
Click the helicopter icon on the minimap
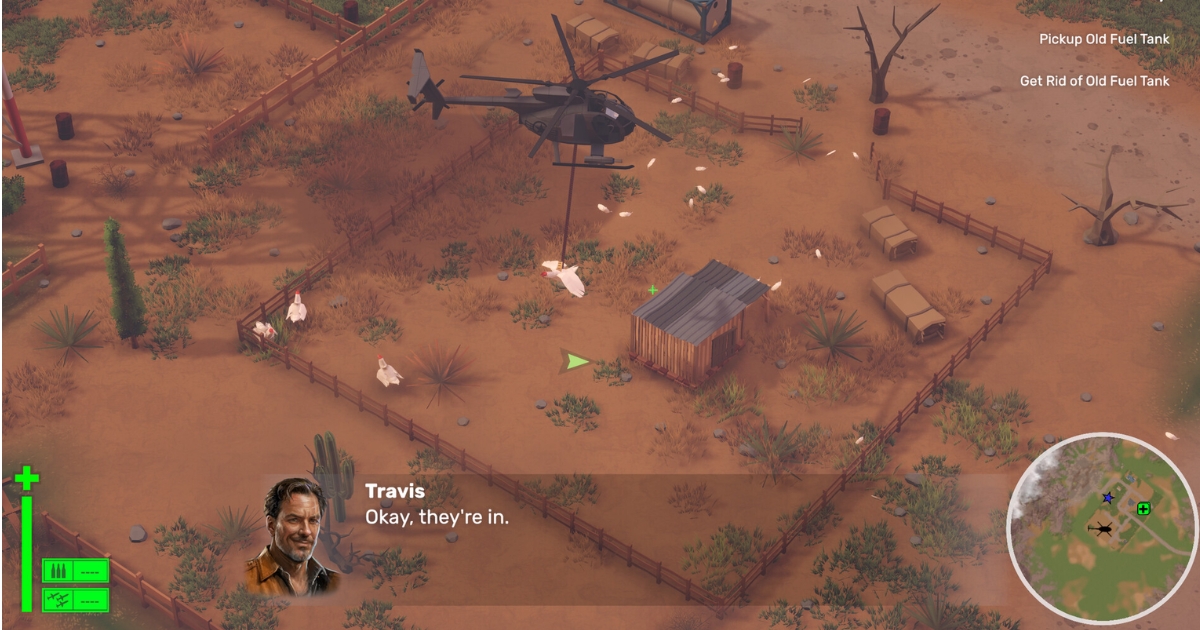click(1103, 529)
